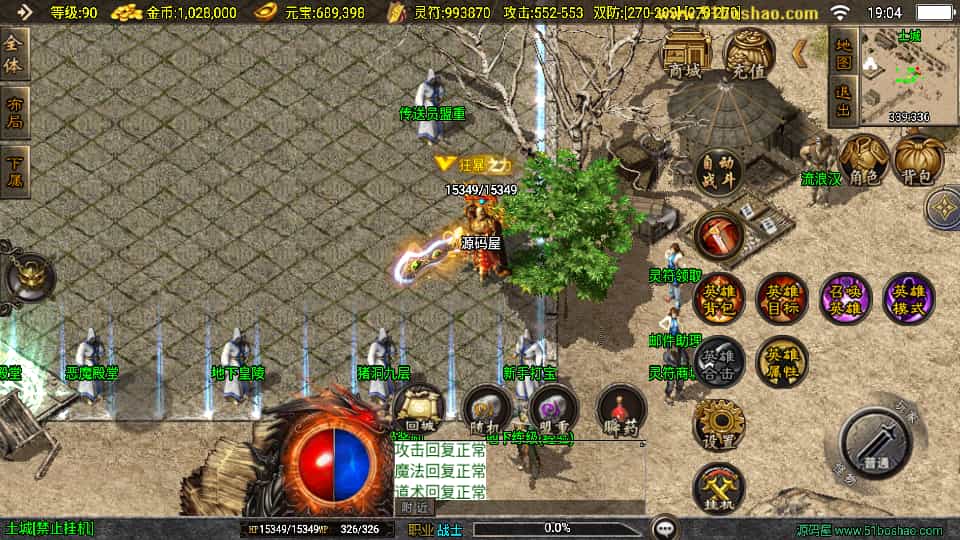Open the 设置 gear settings

click(719, 423)
